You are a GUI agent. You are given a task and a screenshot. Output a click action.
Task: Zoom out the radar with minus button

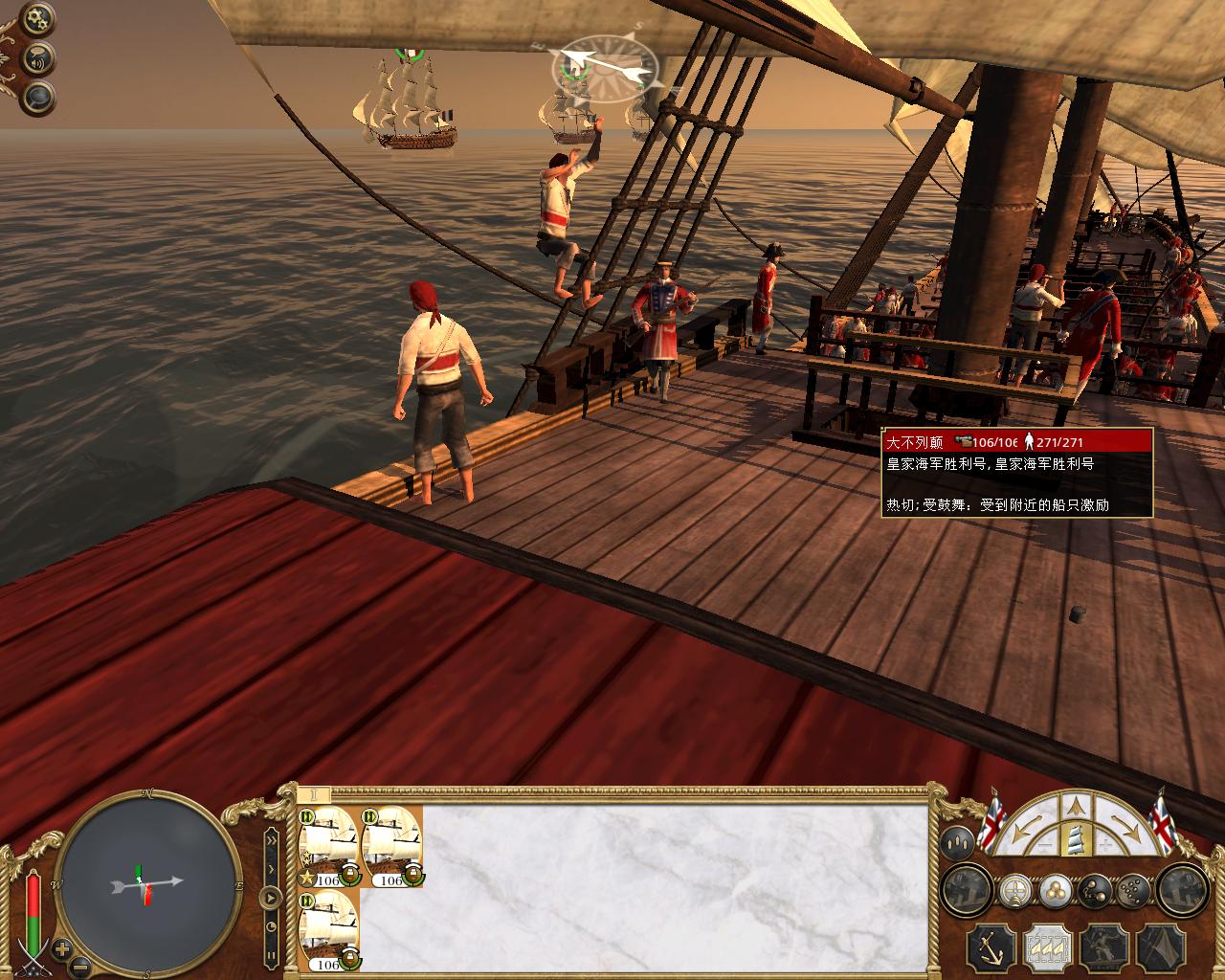80,965
